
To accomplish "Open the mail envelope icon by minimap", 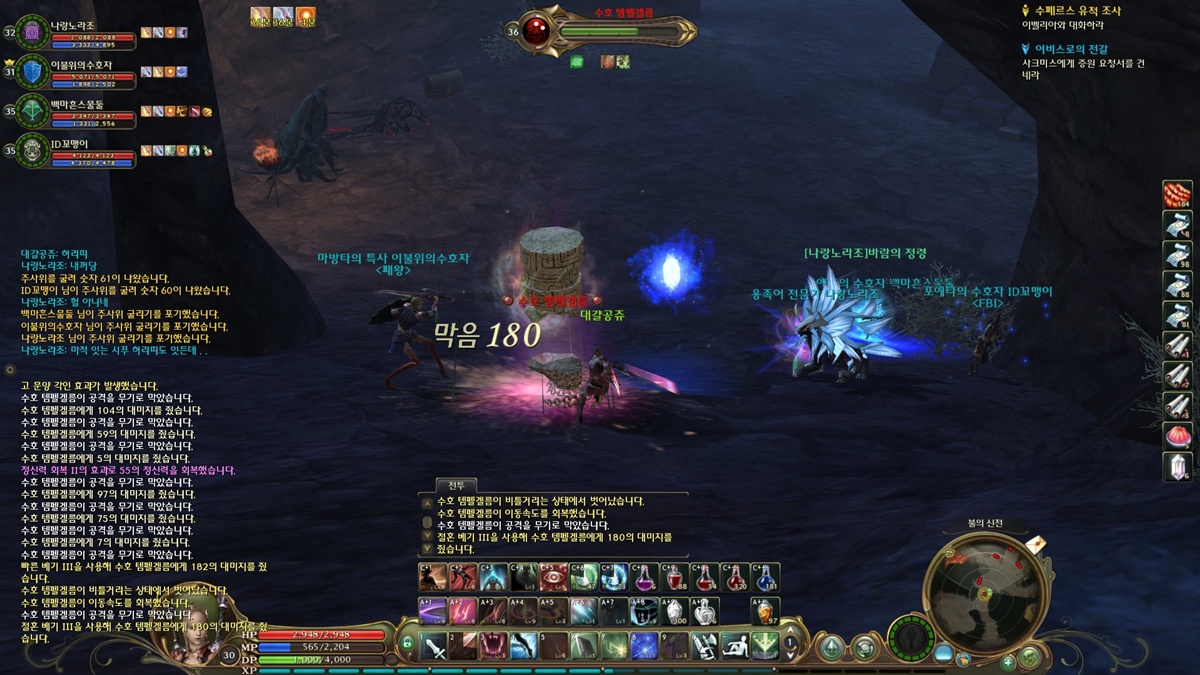I will pos(1036,544).
